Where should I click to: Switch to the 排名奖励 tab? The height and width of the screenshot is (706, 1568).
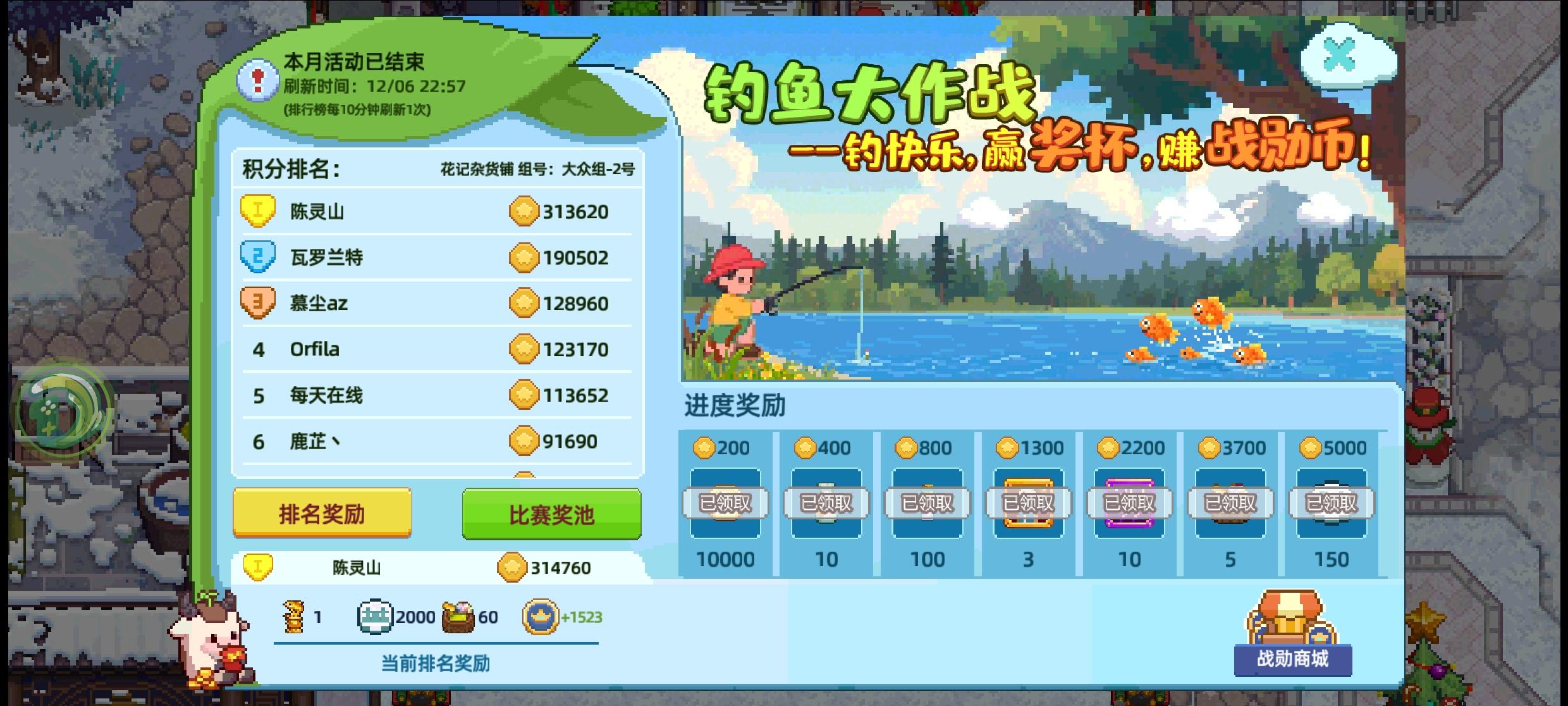tap(321, 515)
